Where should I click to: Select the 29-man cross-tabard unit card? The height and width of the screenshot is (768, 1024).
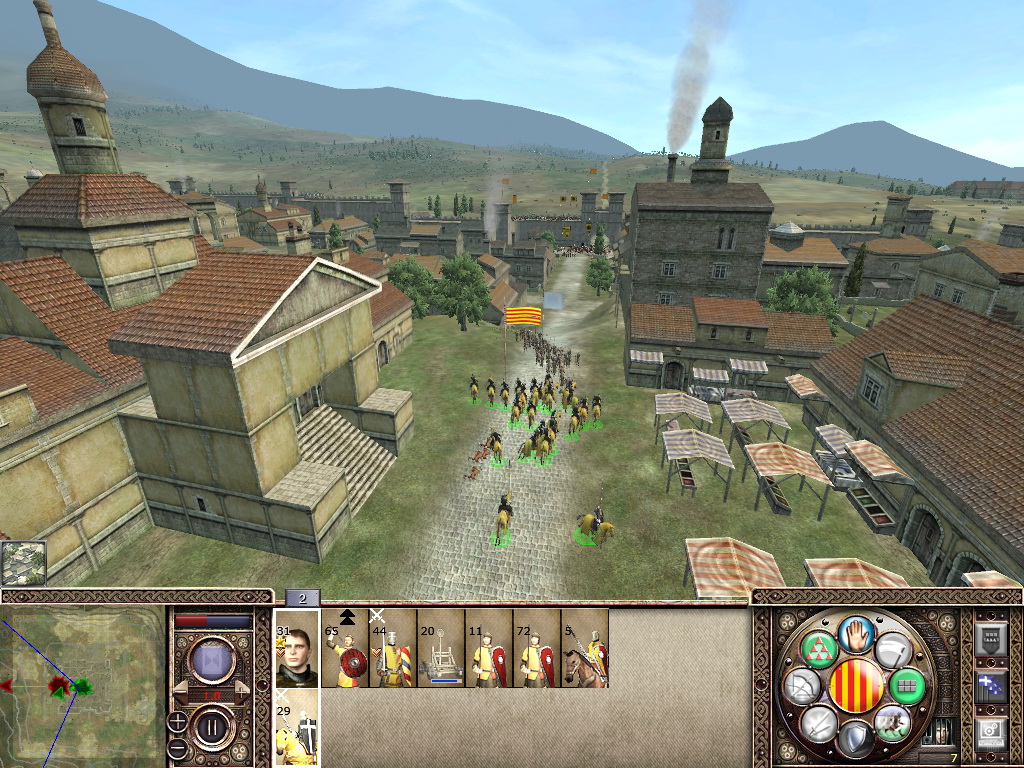(297, 728)
